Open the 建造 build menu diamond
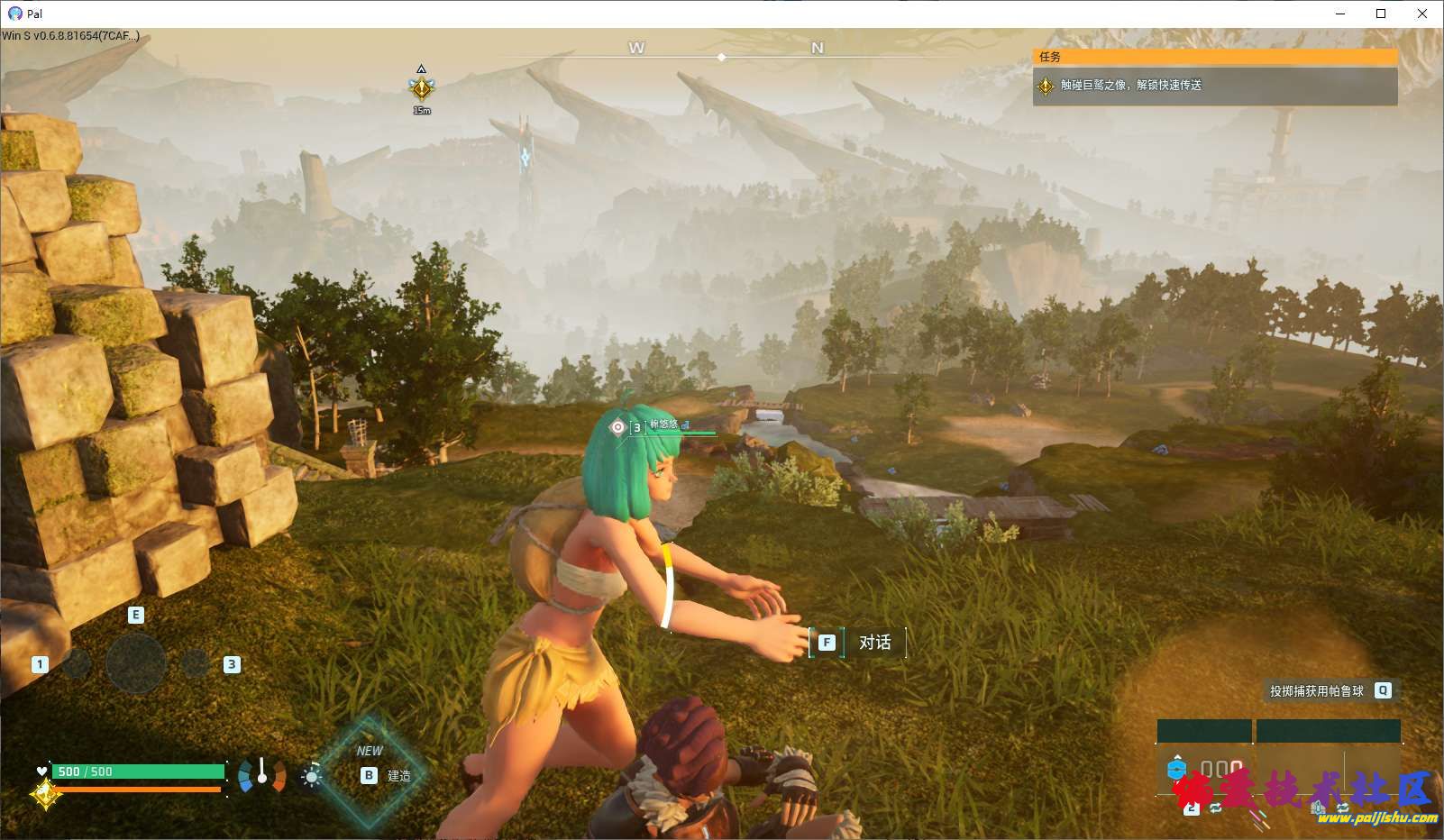Viewport: 1444px width, 840px height. [372, 773]
